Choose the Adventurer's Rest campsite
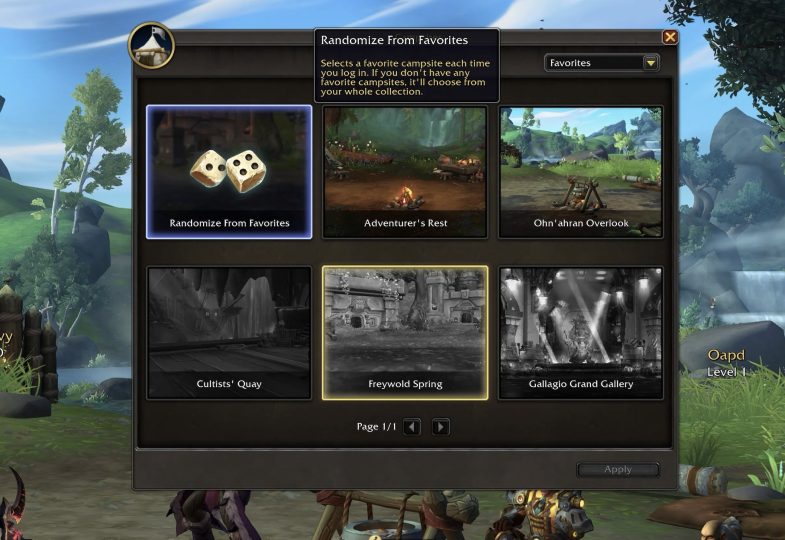The height and width of the screenshot is (540, 785). (x=405, y=172)
